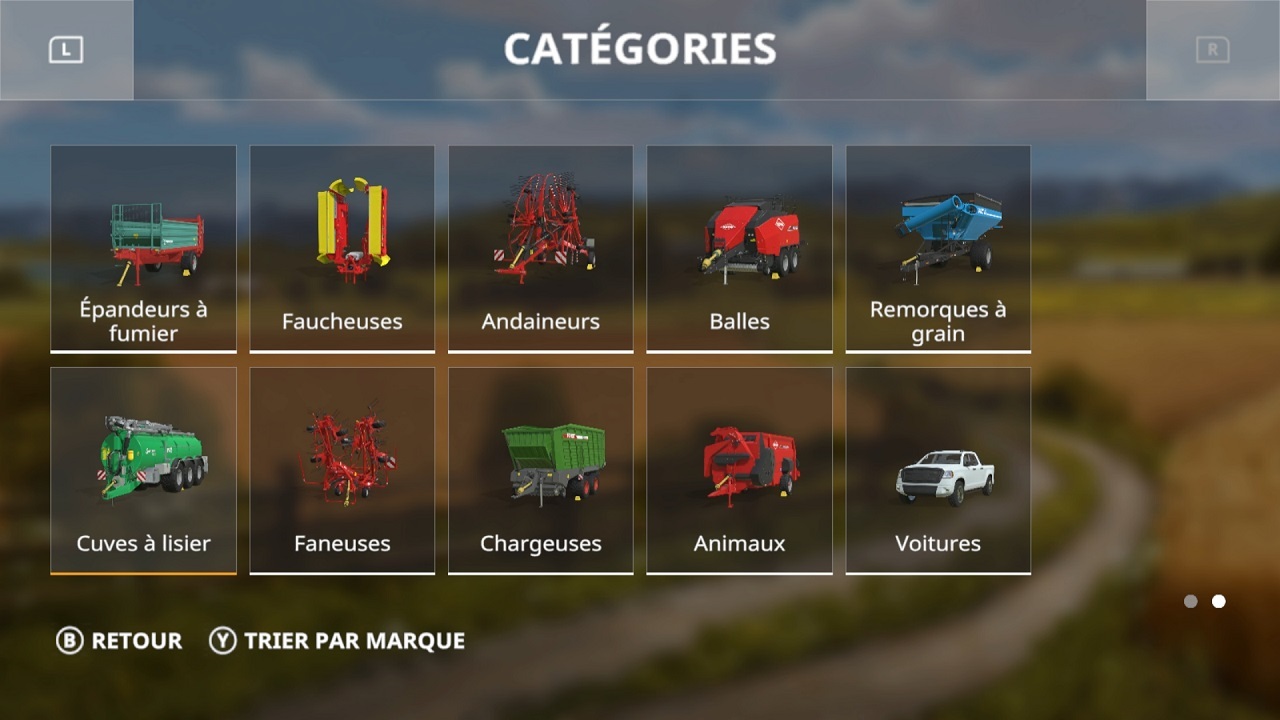Go to the first page dot
The width and height of the screenshot is (1280, 720).
tap(1190, 601)
